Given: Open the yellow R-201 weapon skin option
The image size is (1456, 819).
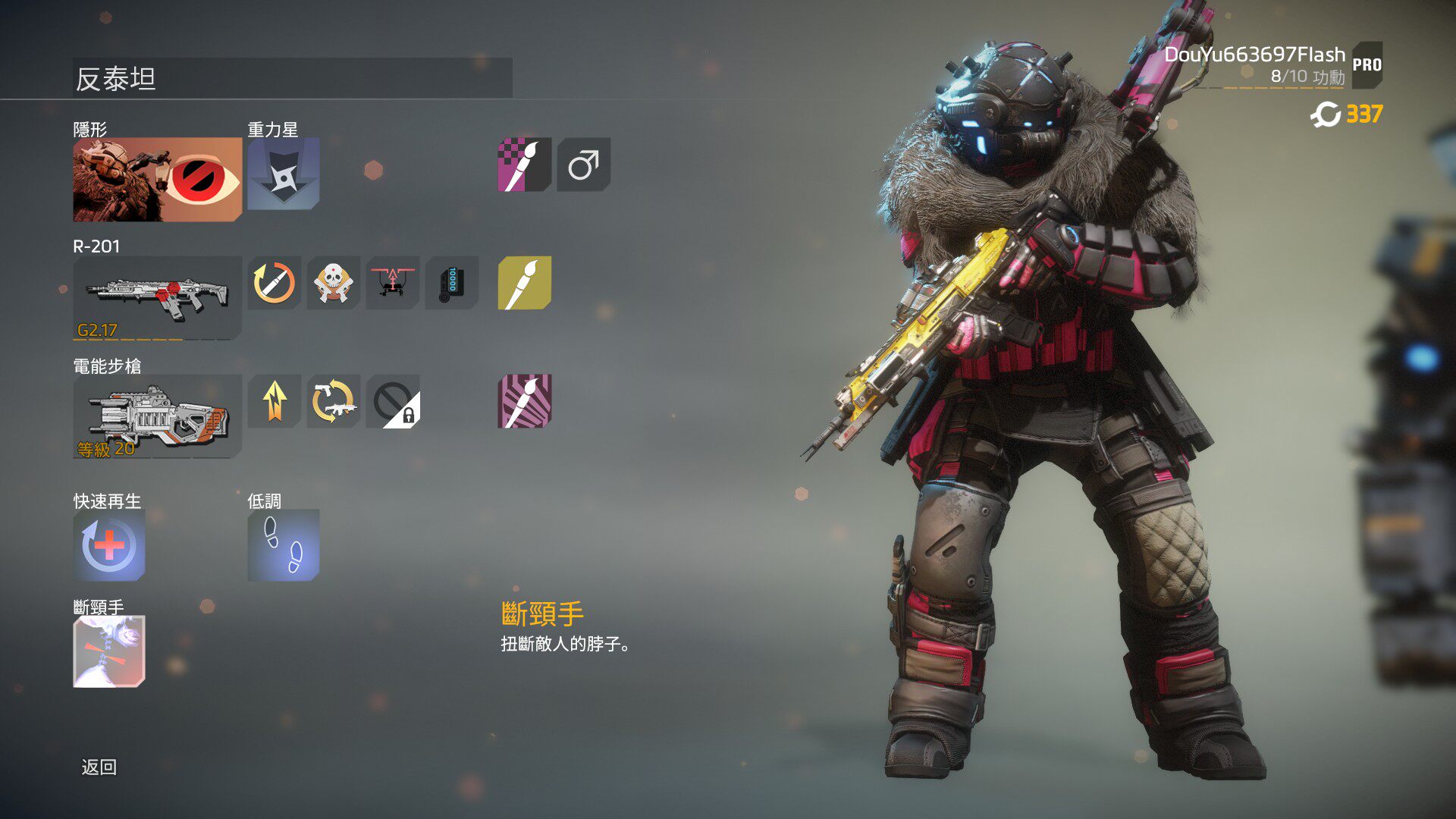Looking at the screenshot, I should point(524,283).
